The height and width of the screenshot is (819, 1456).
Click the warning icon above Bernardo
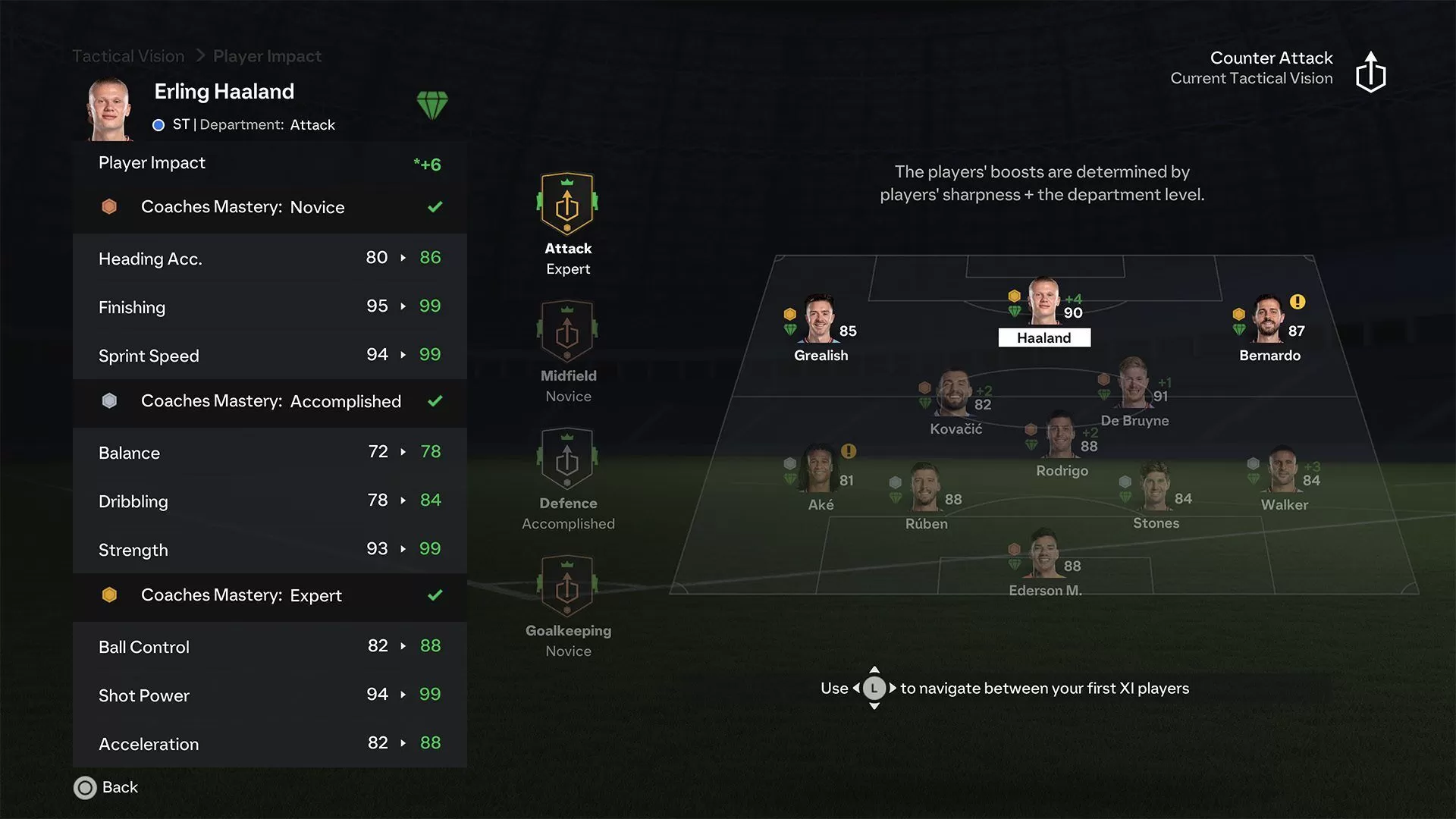pos(1298,302)
